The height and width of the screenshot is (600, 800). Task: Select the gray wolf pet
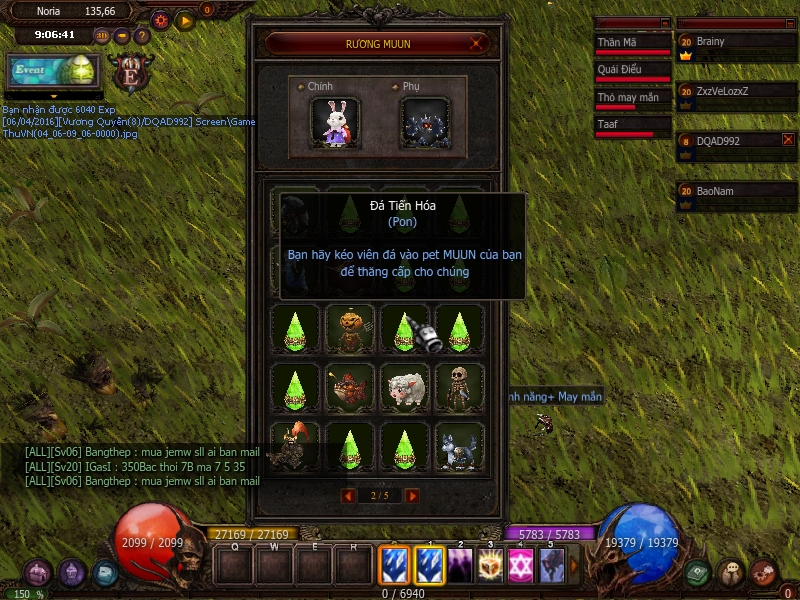pos(459,445)
